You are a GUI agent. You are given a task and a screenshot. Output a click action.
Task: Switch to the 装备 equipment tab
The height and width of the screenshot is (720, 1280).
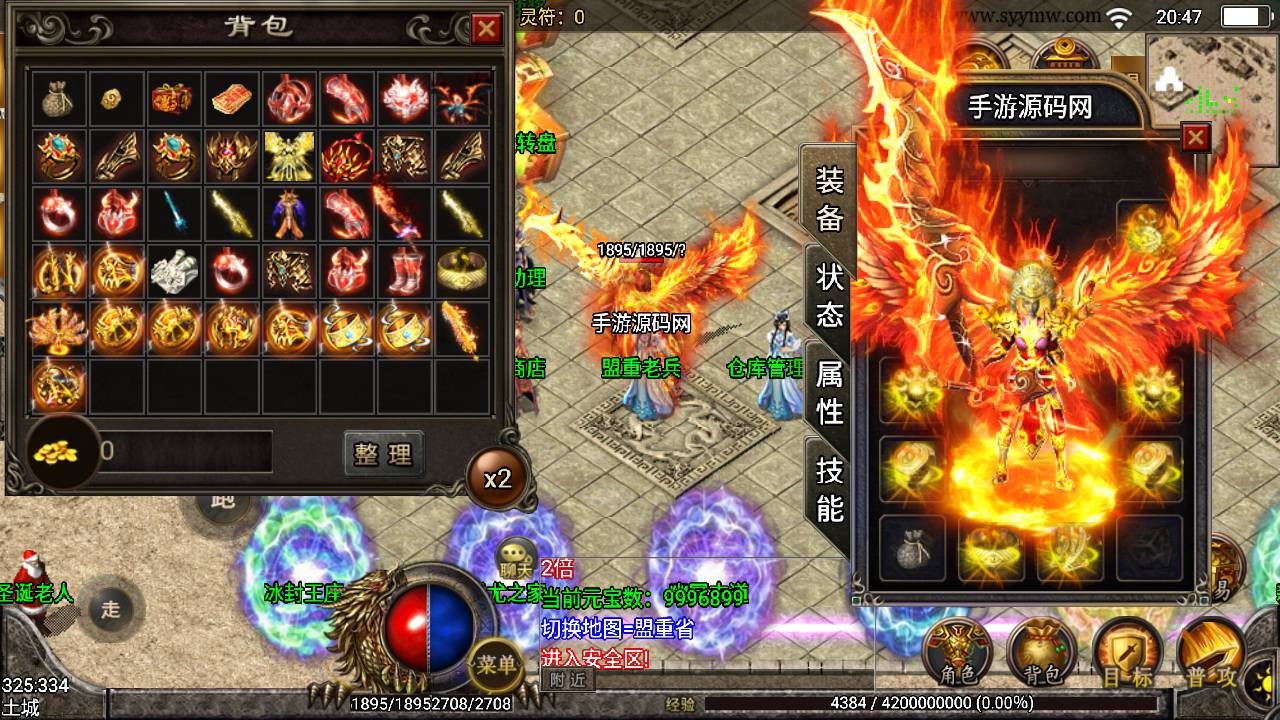coord(830,199)
